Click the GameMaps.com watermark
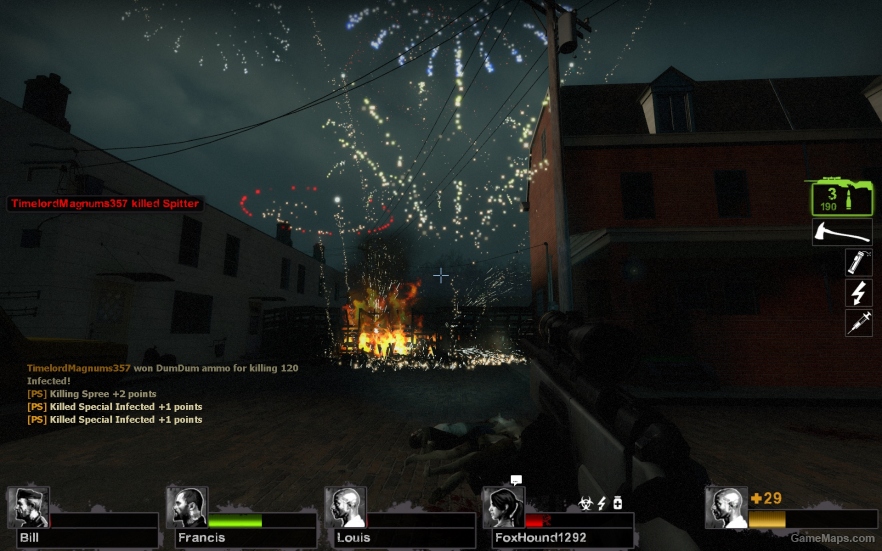882x551 pixels. 832,538
